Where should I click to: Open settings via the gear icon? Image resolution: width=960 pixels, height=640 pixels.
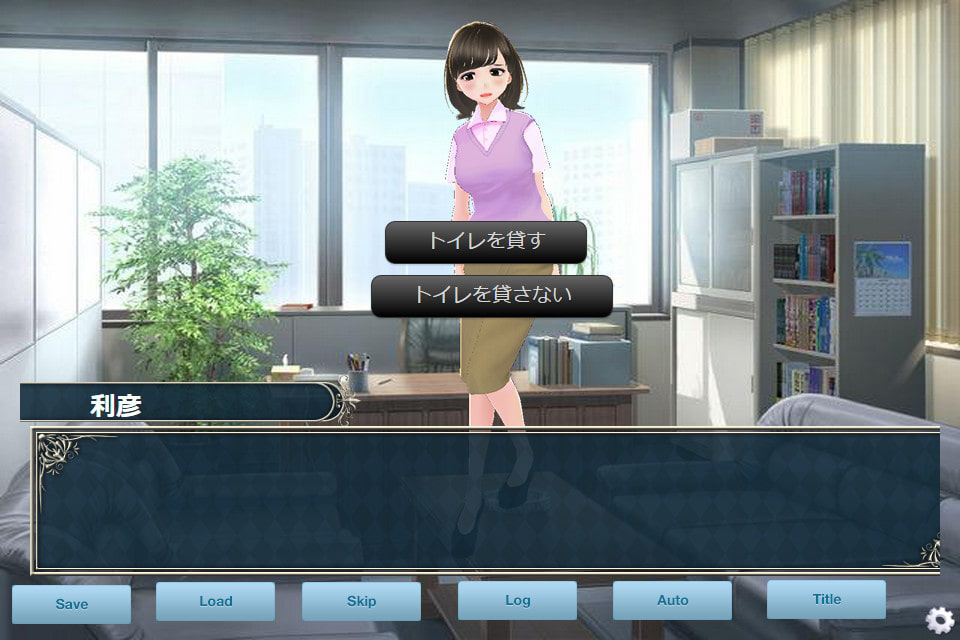pos(940,620)
